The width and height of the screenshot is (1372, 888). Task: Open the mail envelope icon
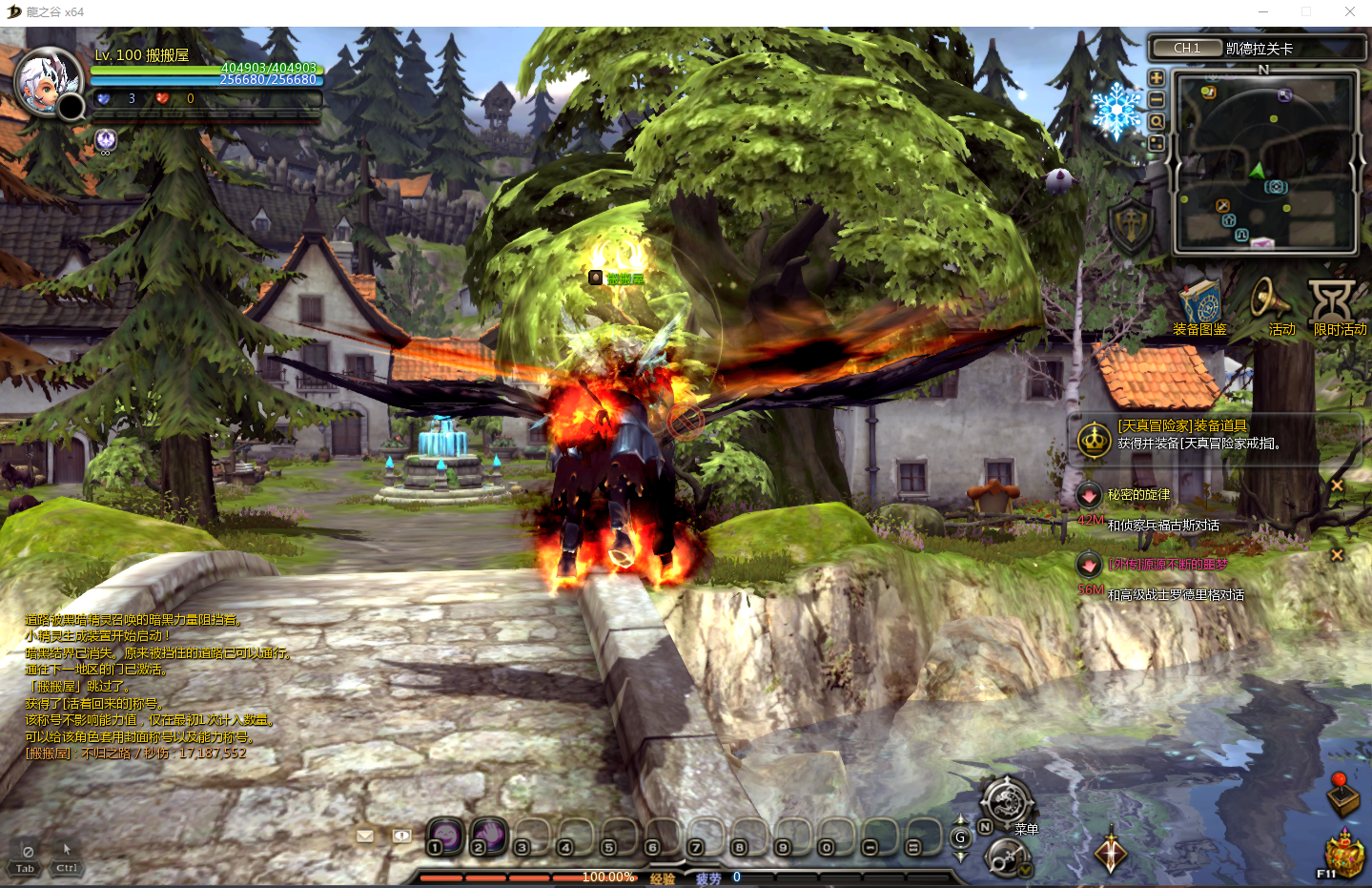364,836
